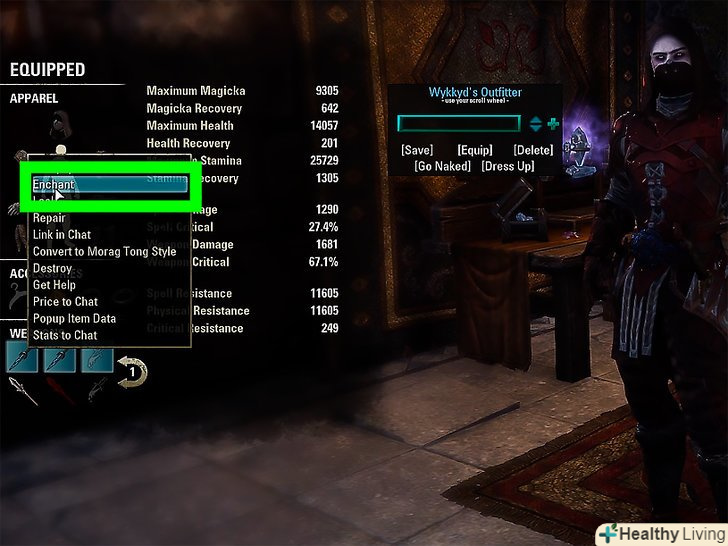728x546 pixels.
Task: Open Popup Item Data
Action: (74, 318)
